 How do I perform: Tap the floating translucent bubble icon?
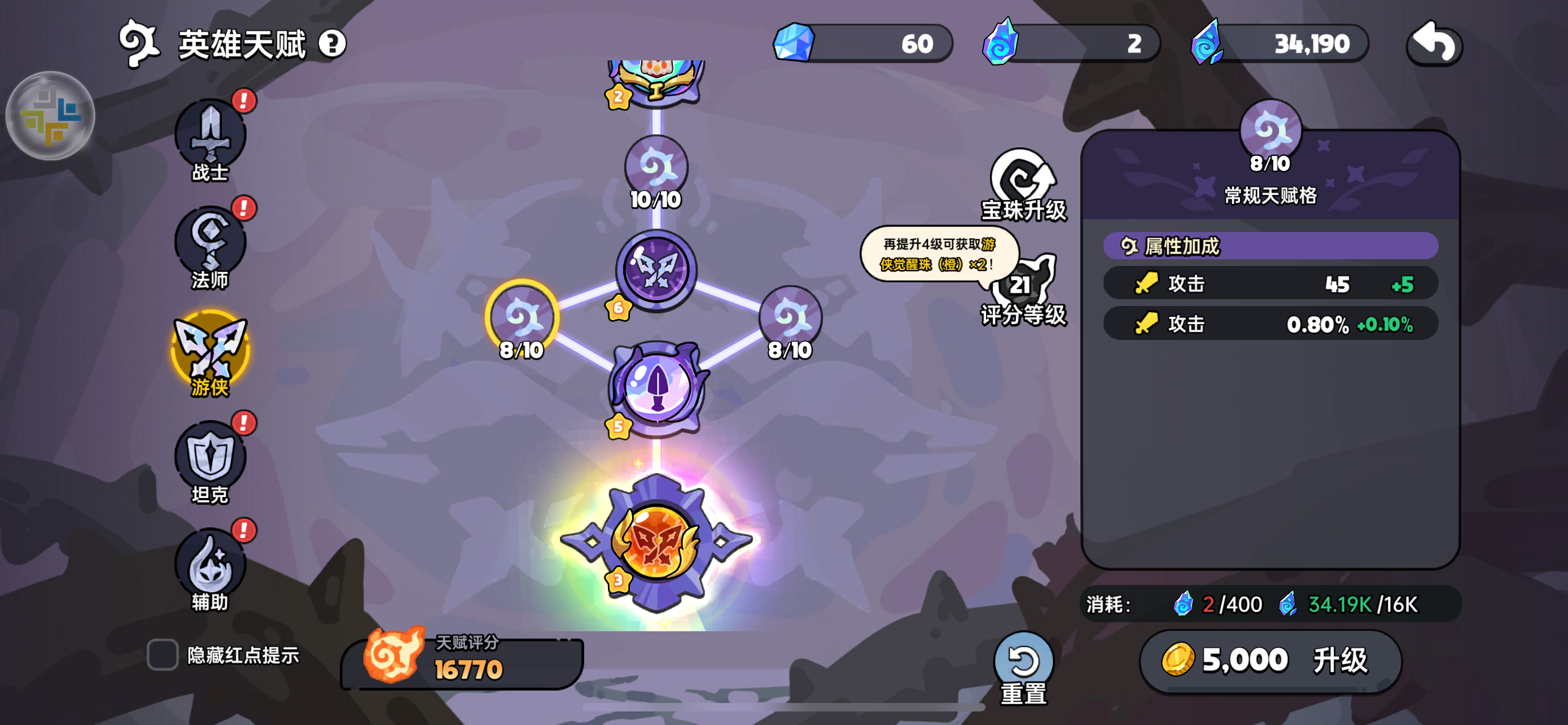tap(50, 116)
